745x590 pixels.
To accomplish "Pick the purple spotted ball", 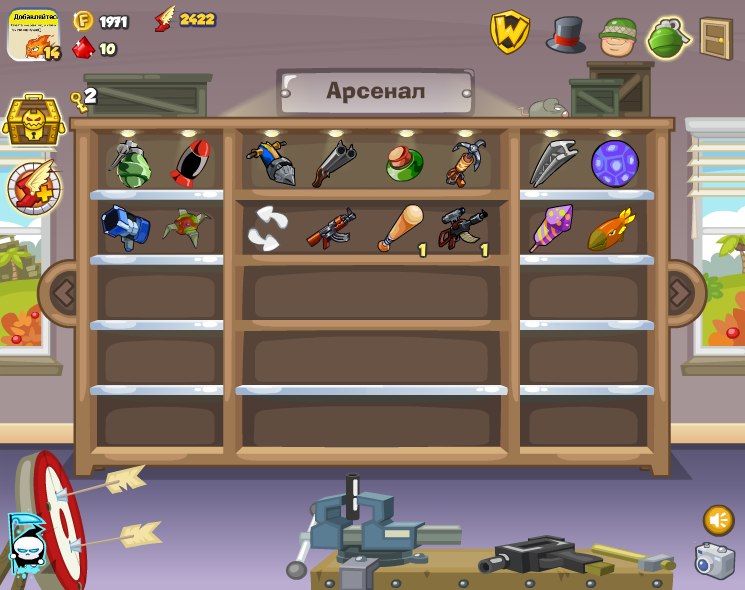I will pos(614,163).
